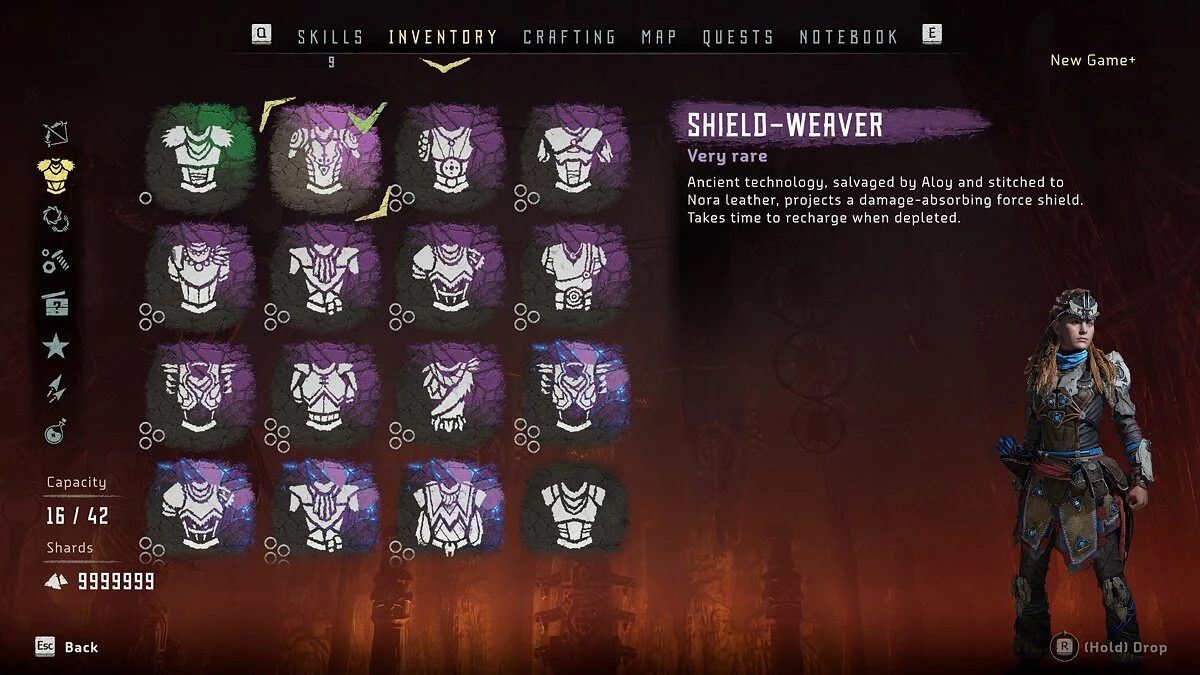Click the Back button
1200x675 pixels.
(68, 647)
